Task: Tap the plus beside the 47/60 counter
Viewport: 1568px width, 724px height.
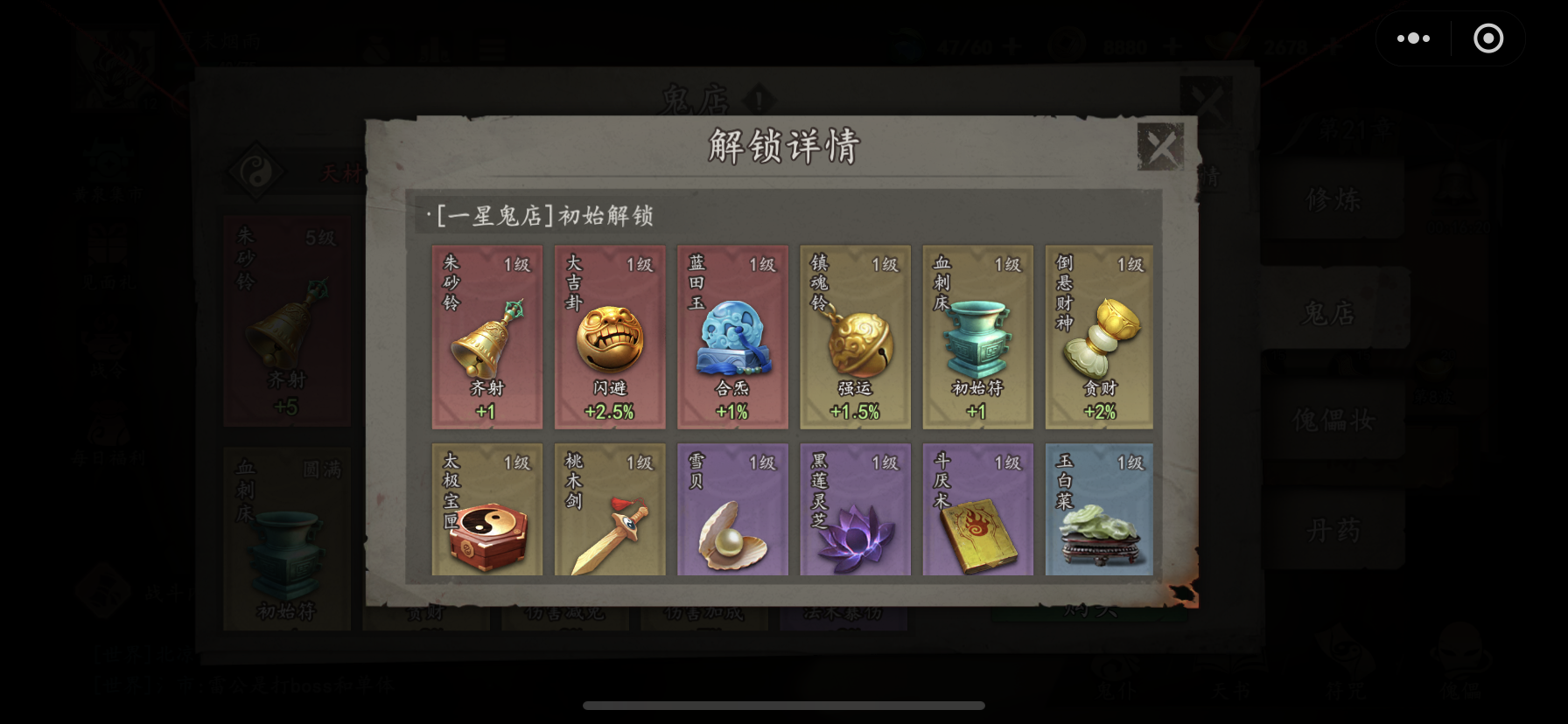Action: tap(1011, 47)
